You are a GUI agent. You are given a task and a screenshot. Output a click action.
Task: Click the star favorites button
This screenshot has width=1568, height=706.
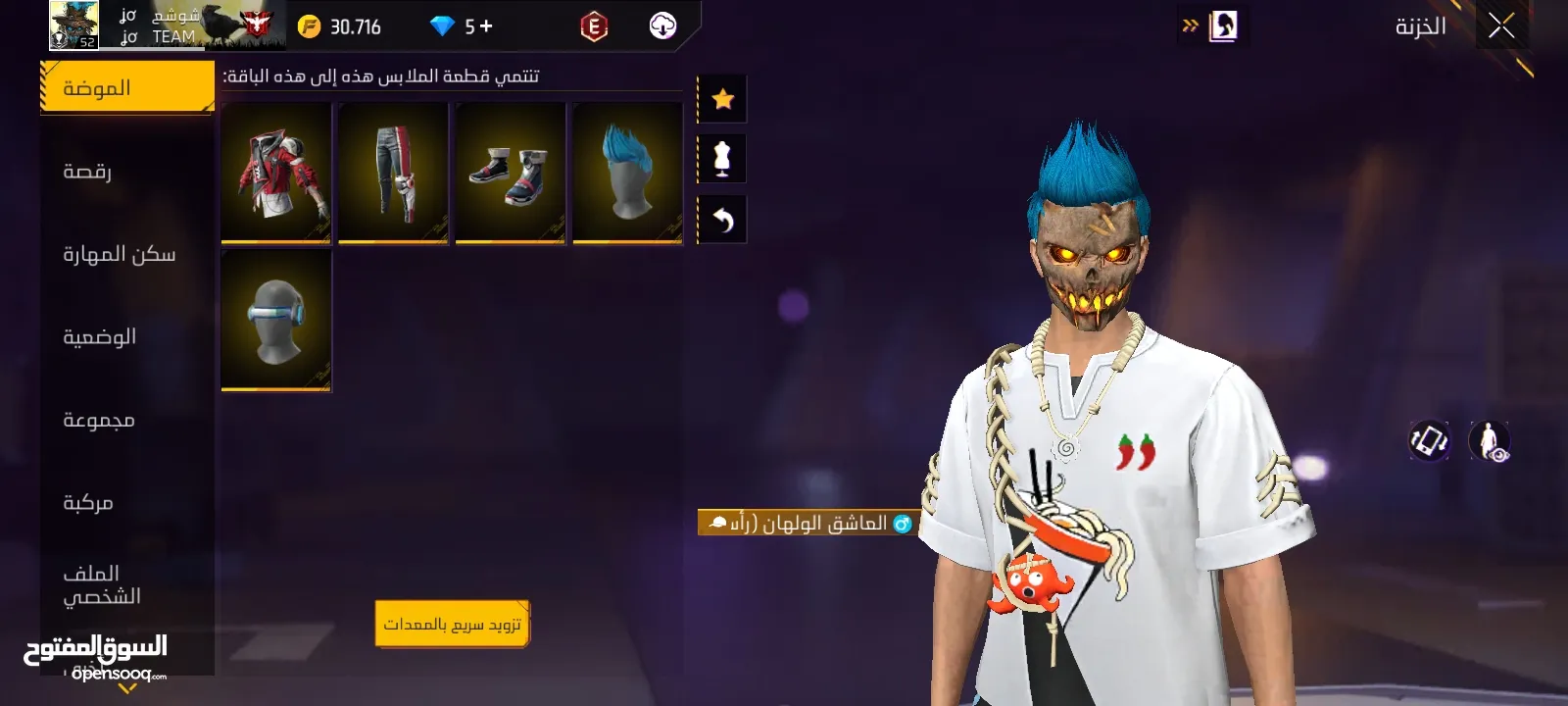722,99
